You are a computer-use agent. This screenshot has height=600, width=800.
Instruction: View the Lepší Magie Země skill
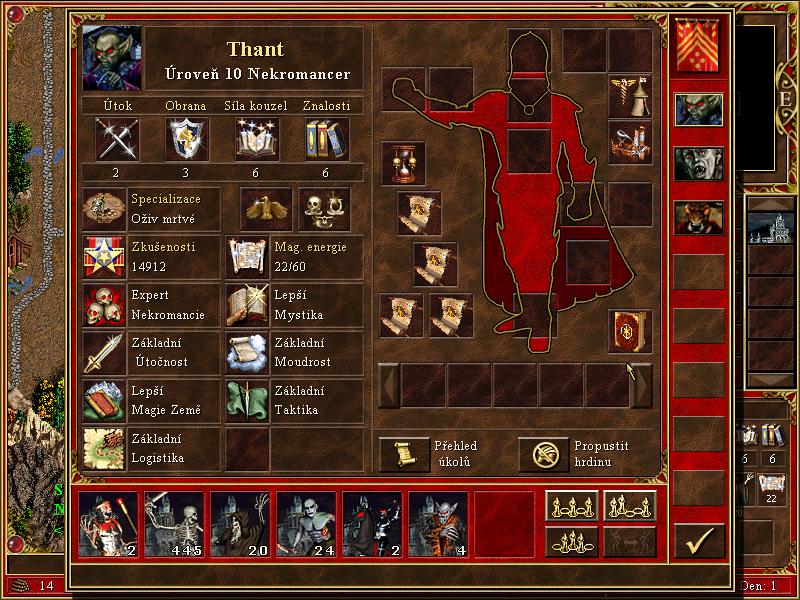tap(106, 398)
